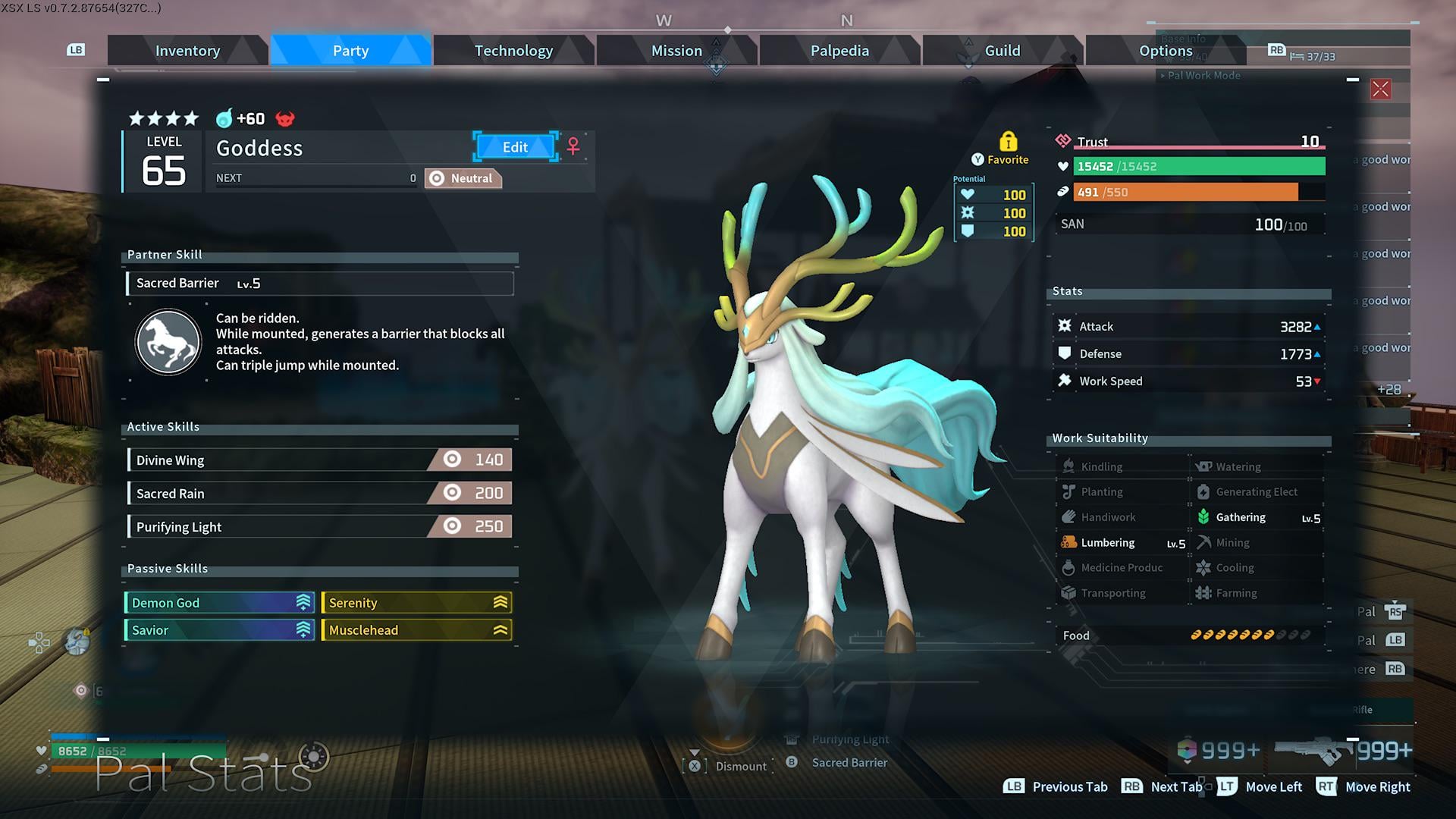Open the Technology tab
This screenshot has width=1456, height=819.
coord(513,51)
